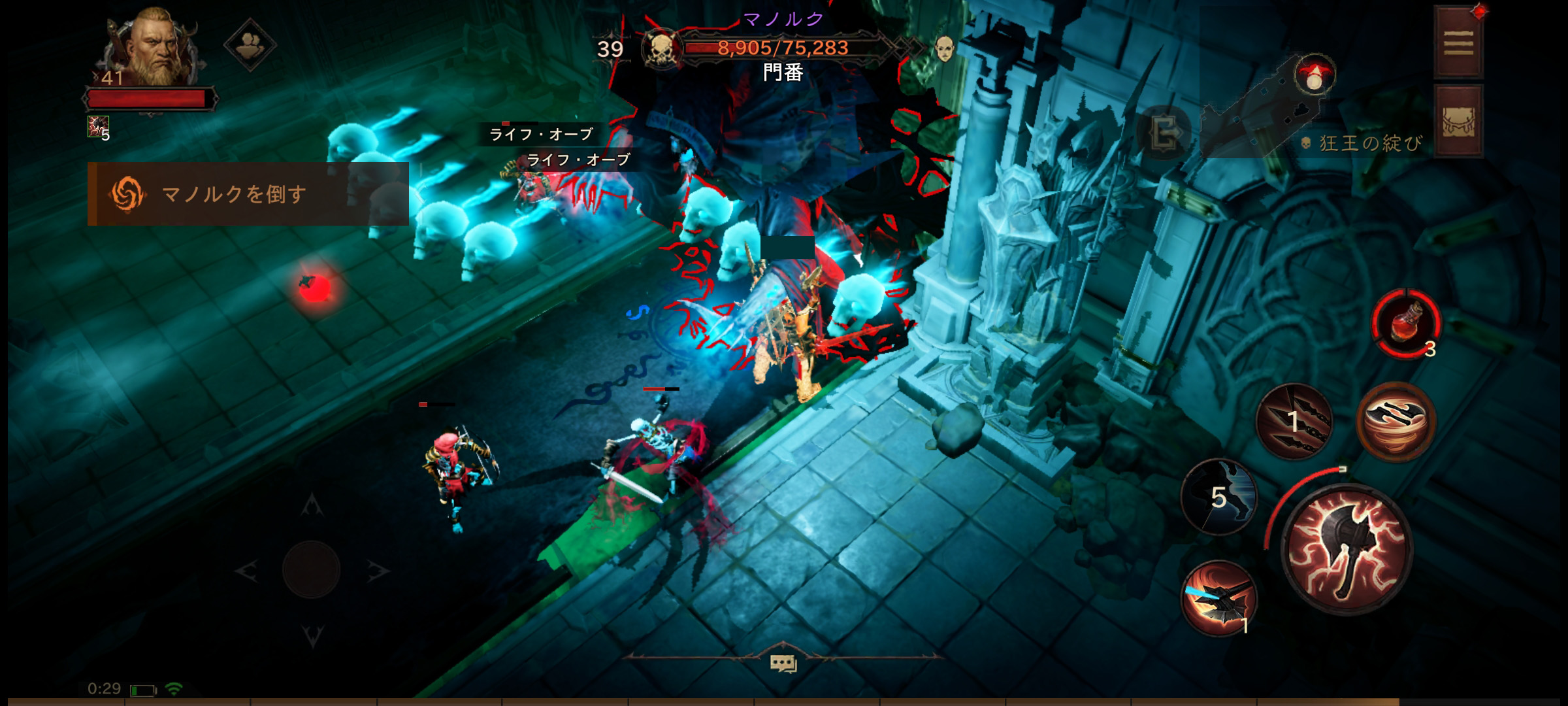1568x706 pixels.
Task: Inspect the active buff icon under health
Action: [98, 127]
